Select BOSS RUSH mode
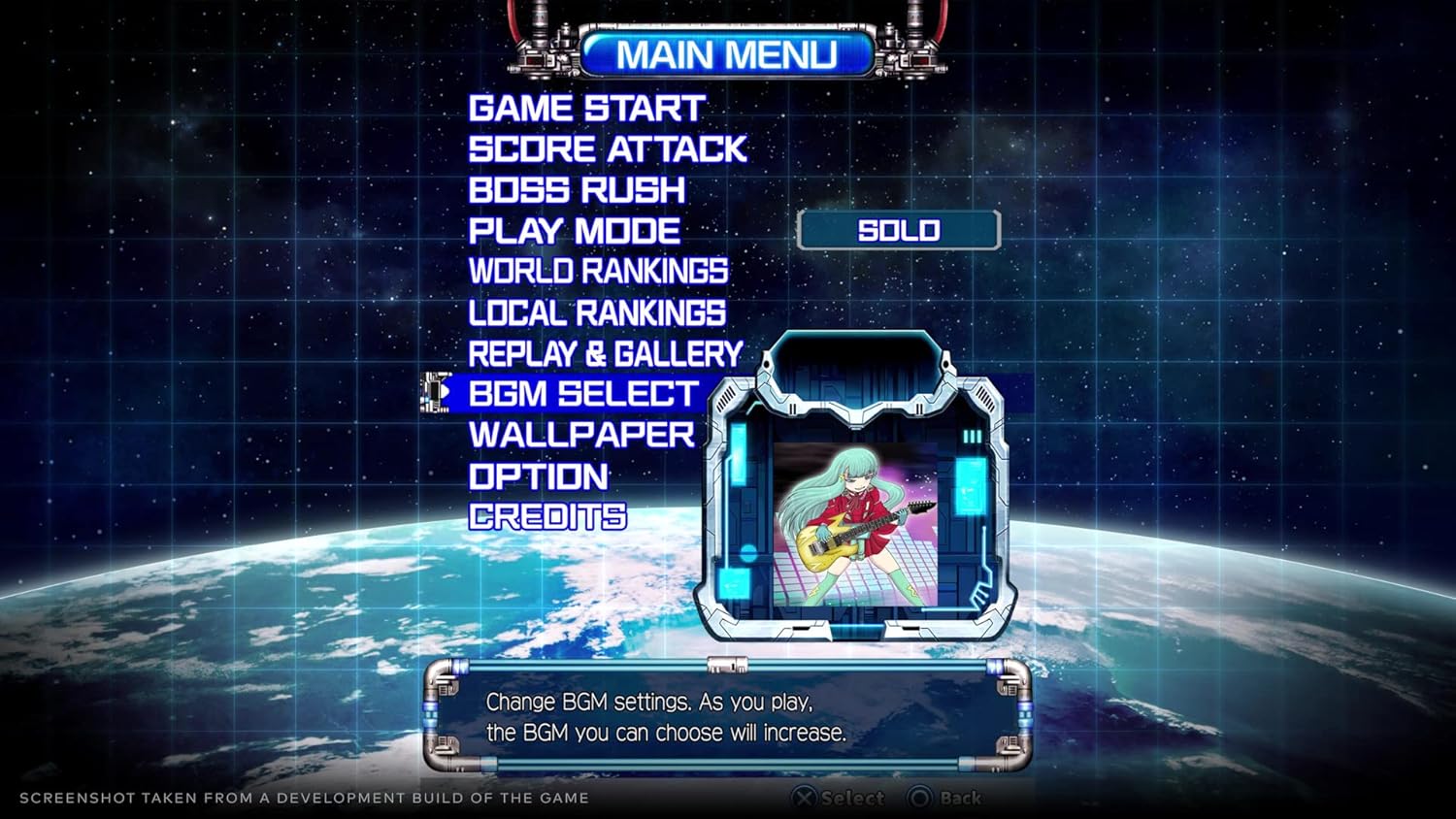This screenshot has width=1456, height=819. click(x=577, y=189)
